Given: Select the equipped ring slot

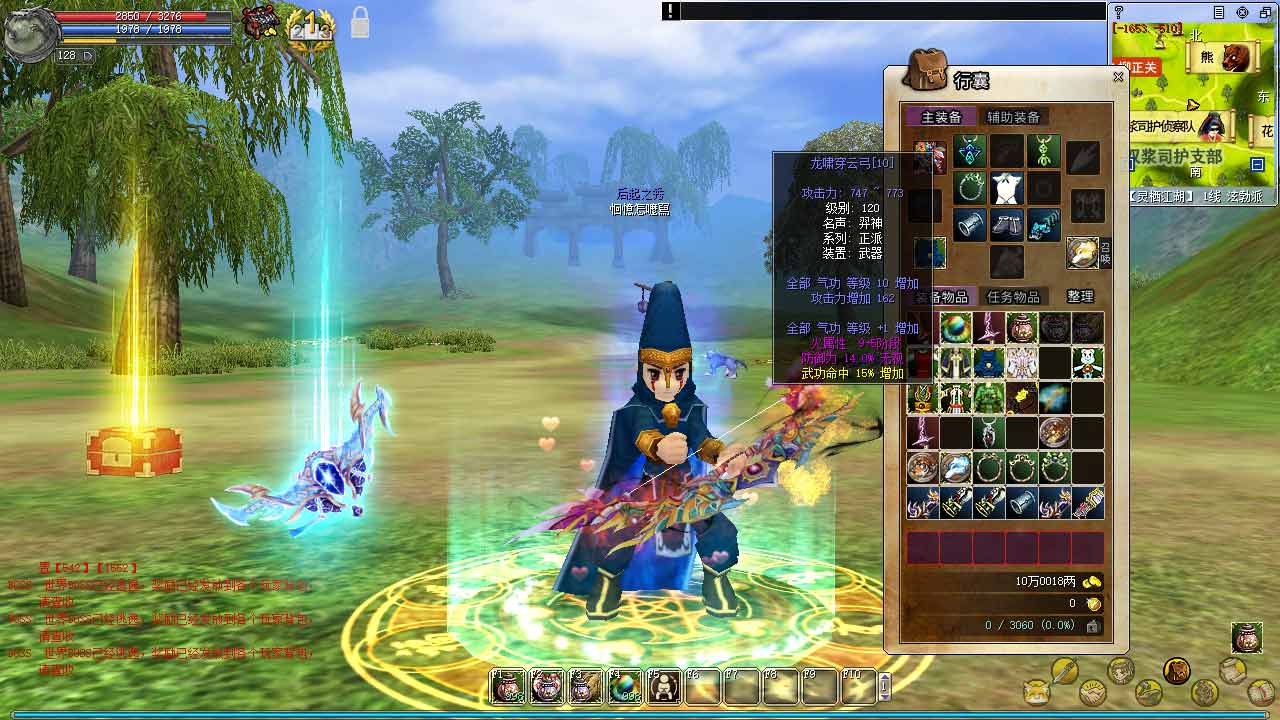Looking at the screenshot, I should [x=971, y=188].
